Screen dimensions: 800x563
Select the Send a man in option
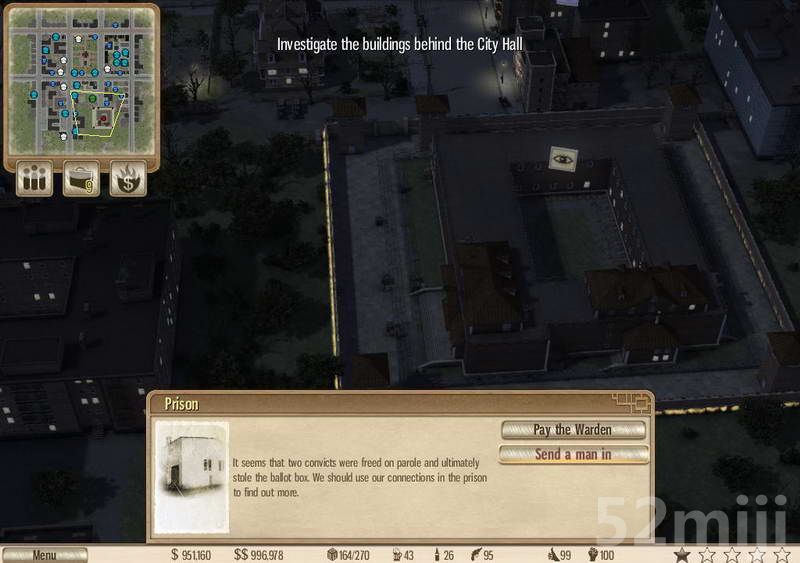pos(573,454)
